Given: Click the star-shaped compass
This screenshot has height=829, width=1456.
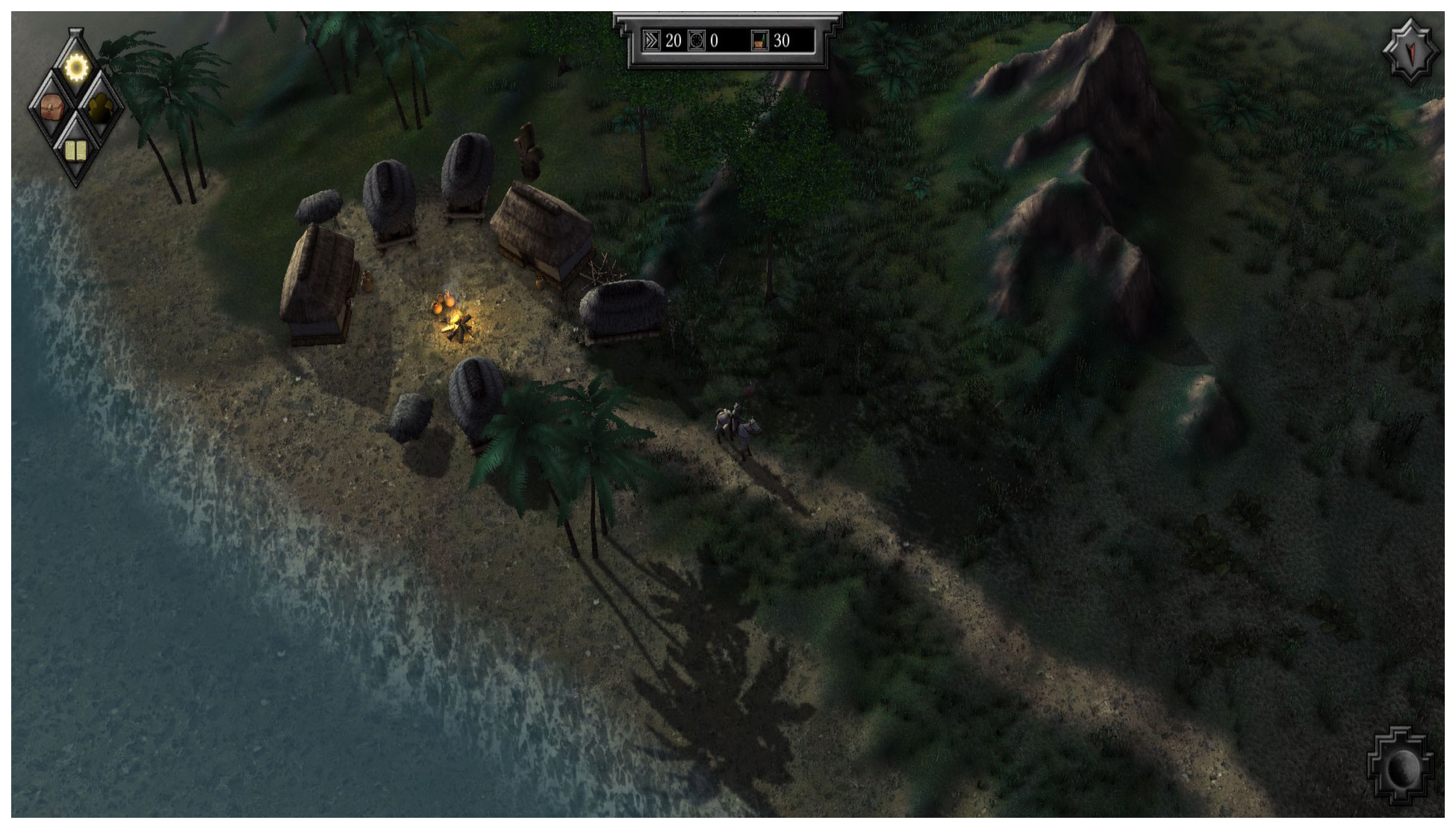Looking at the screenshot, I should tap(1410, 50).
